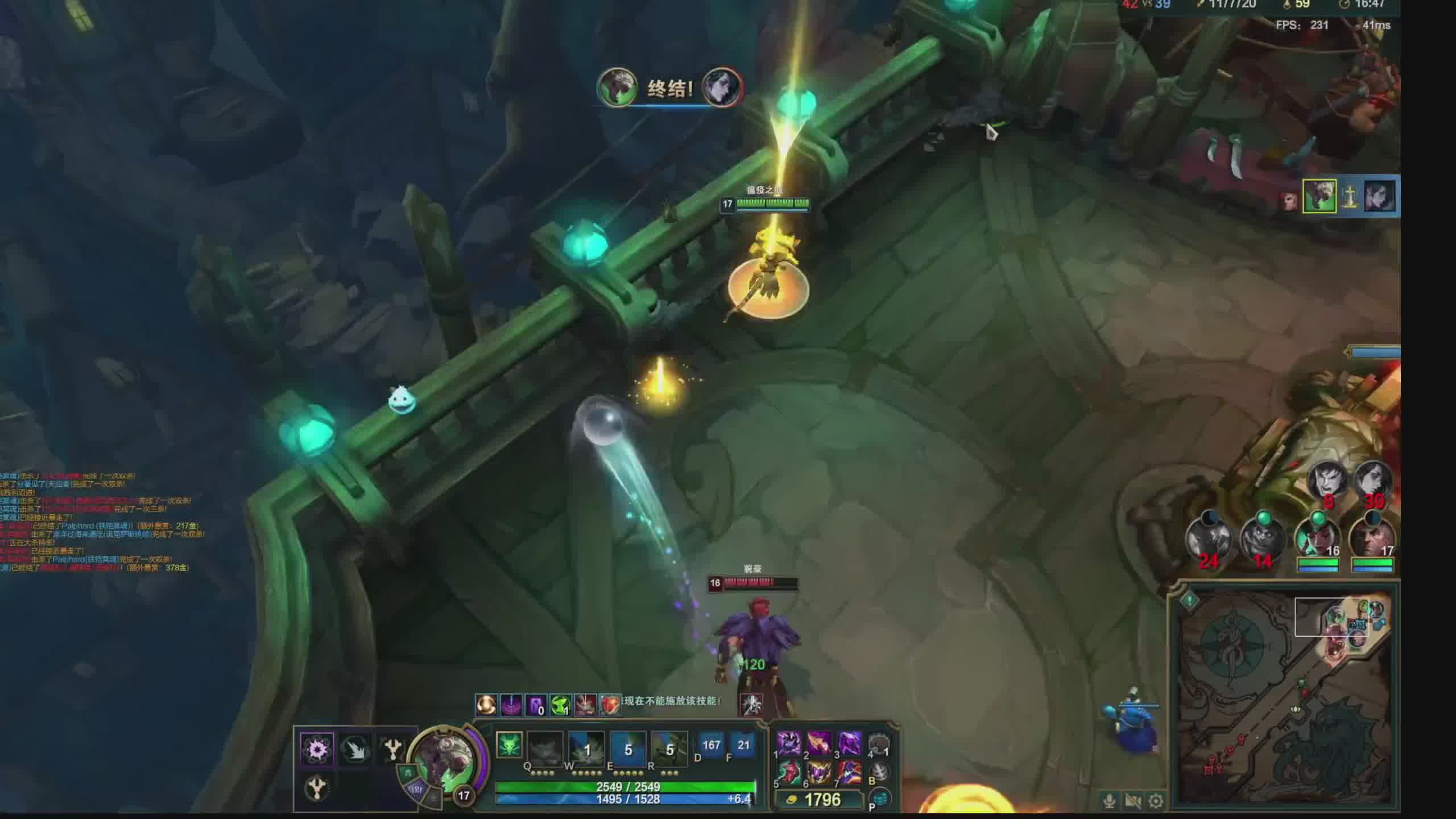Viewport: 1456px width, 819px height.
Task: Click the minimap's diamond ping button
Action: [x=1190, y=600]
